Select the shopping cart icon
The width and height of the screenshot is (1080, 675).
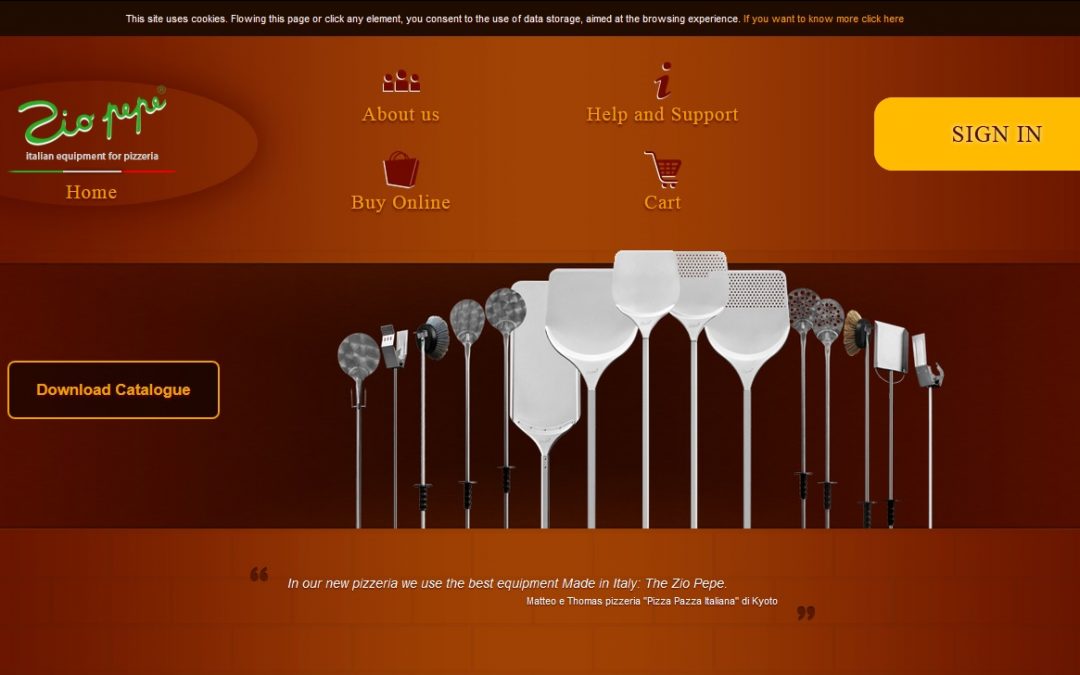[662, 170]
